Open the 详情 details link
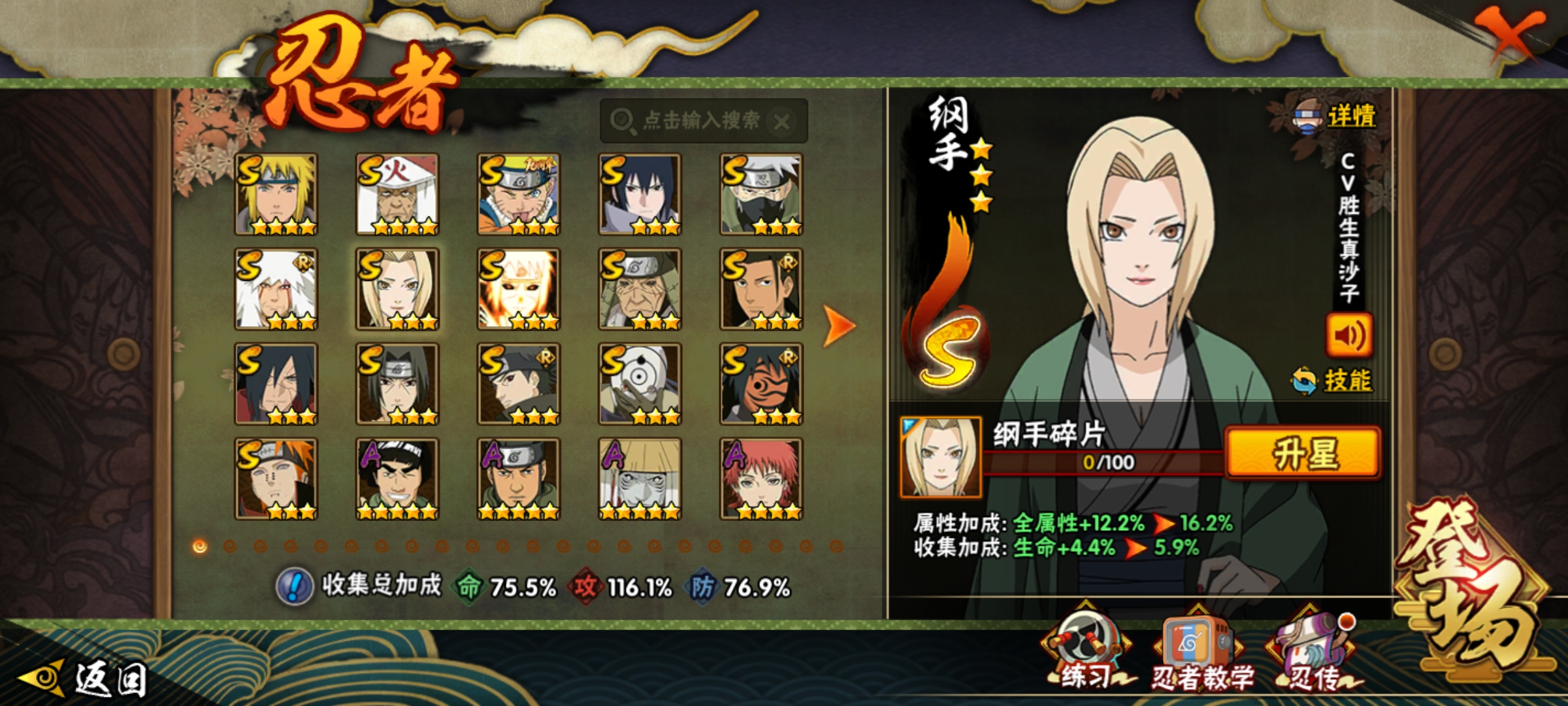 [x=1350, y=117]
